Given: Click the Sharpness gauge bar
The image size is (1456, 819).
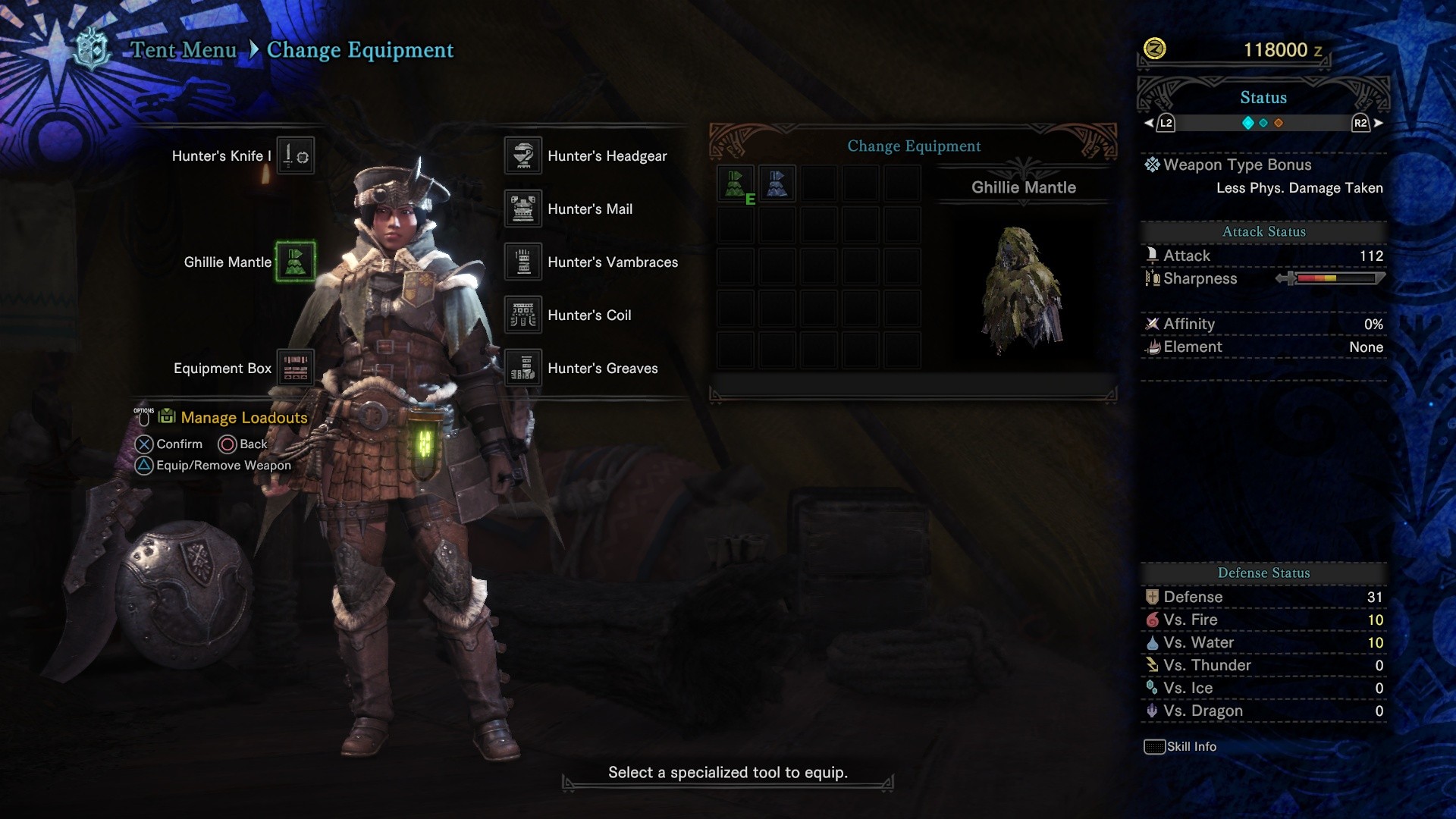Looking at the screenshot, I should pyautogui.click(x=1335, y=279).
